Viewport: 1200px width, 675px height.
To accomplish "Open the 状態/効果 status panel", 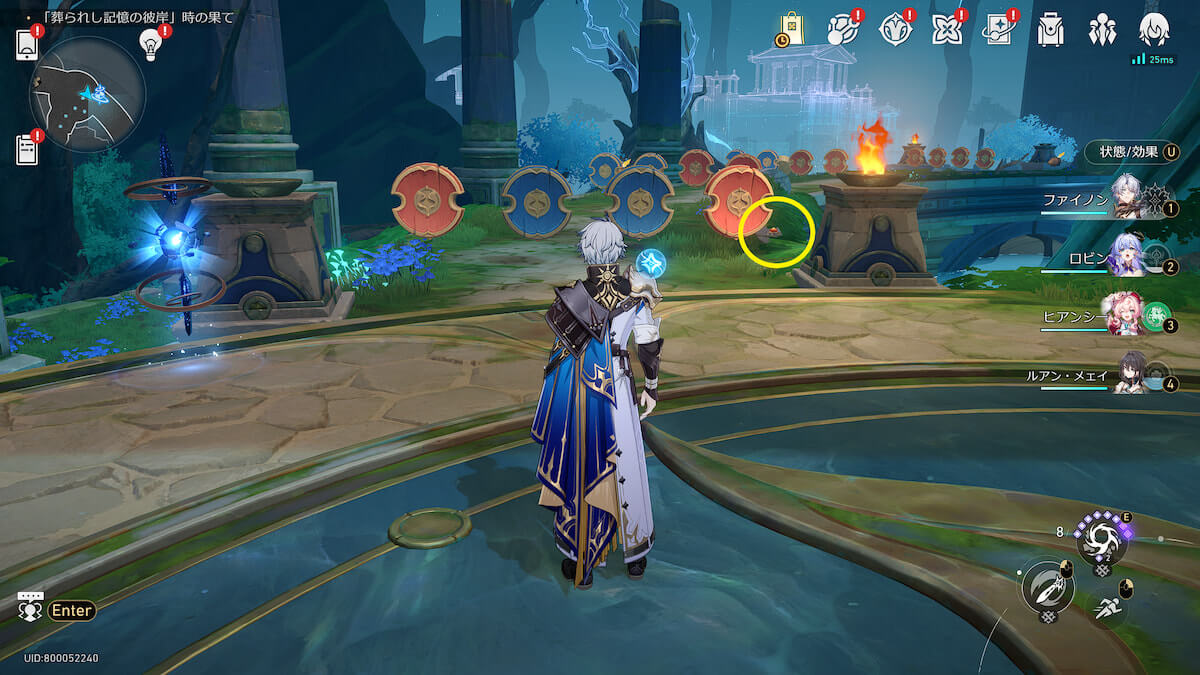I will (1132, 152).
